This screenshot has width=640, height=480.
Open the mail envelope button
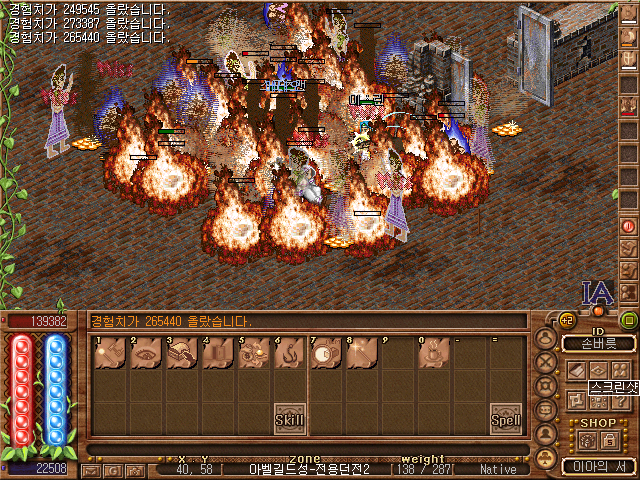[x=91, y=470]
